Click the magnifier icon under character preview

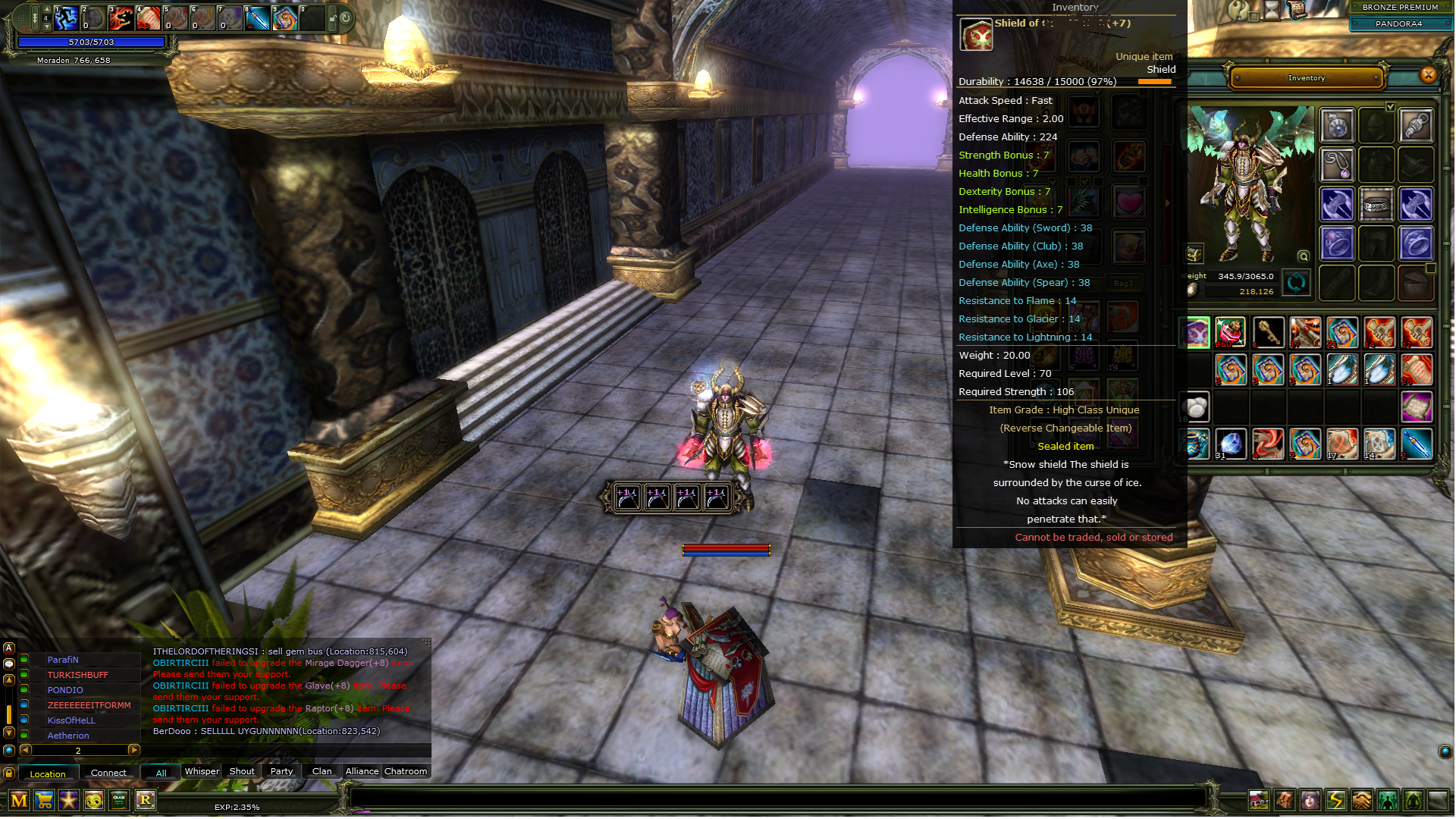(x=1304, y=256)
